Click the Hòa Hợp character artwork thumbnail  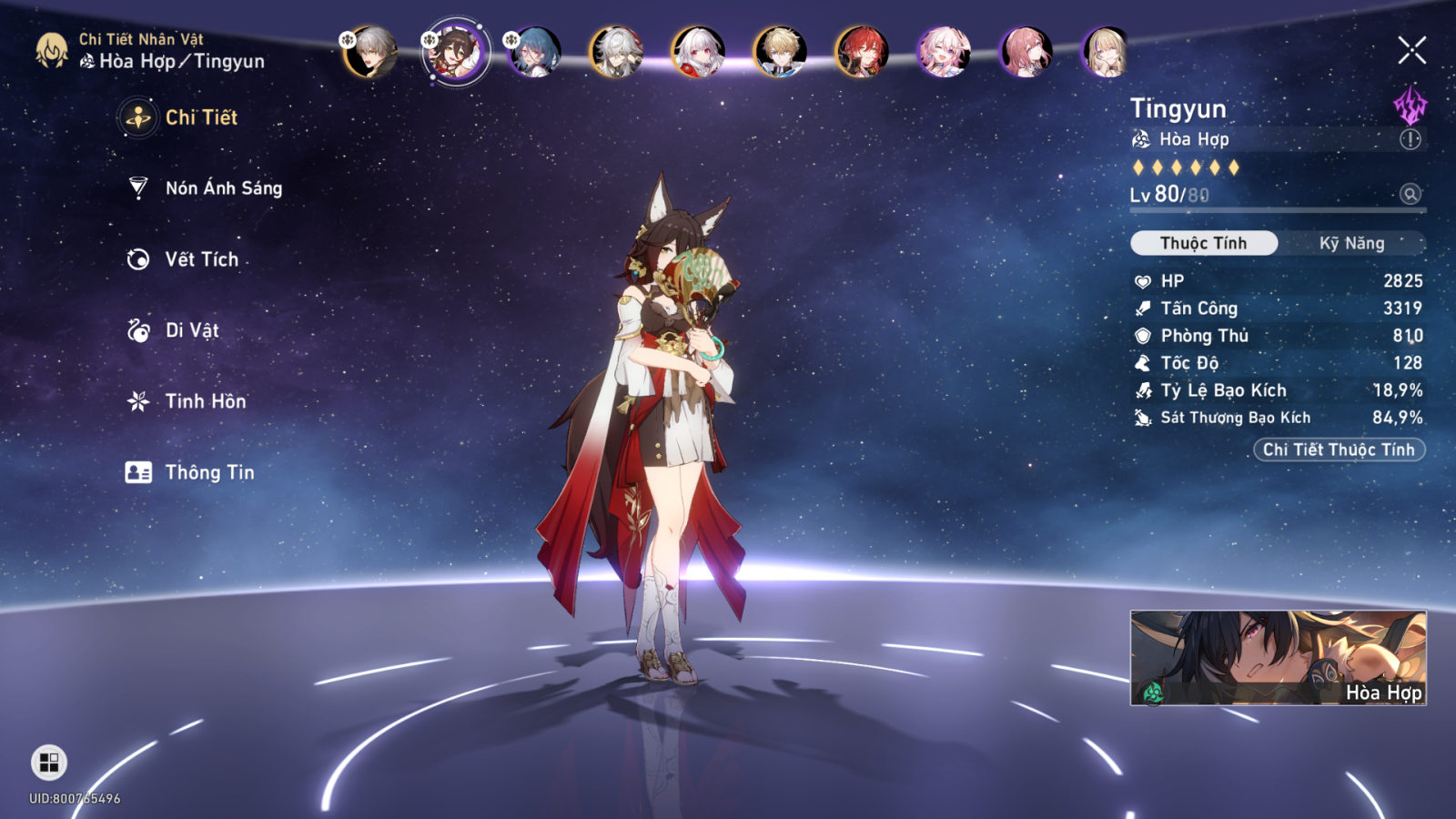coord(1278,658)
